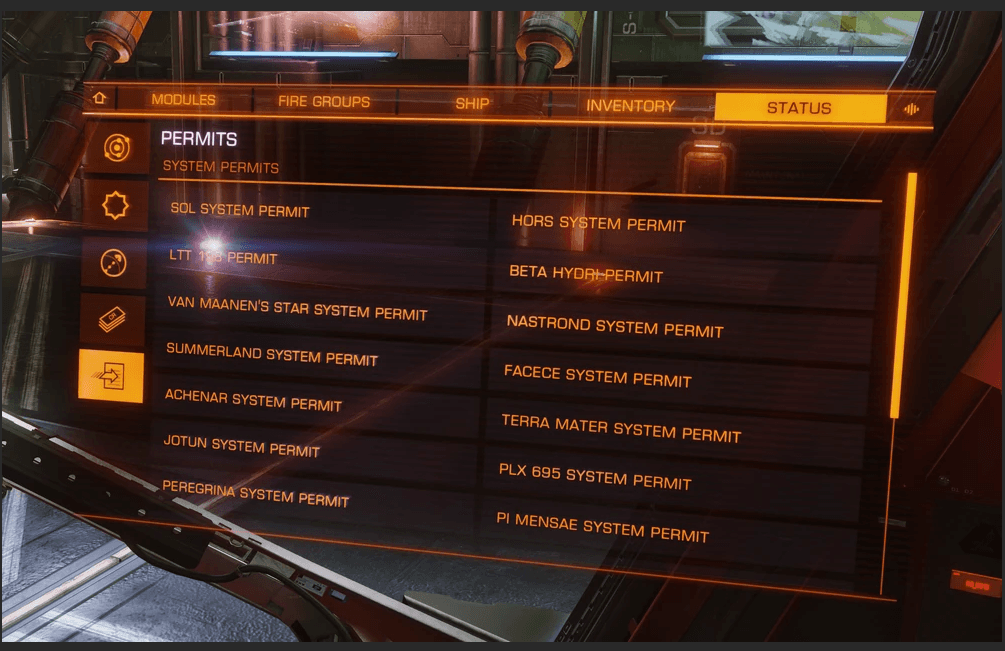Click the audio waveform icon
This screenshot has width=1005, height=651.
coord(911,109)
